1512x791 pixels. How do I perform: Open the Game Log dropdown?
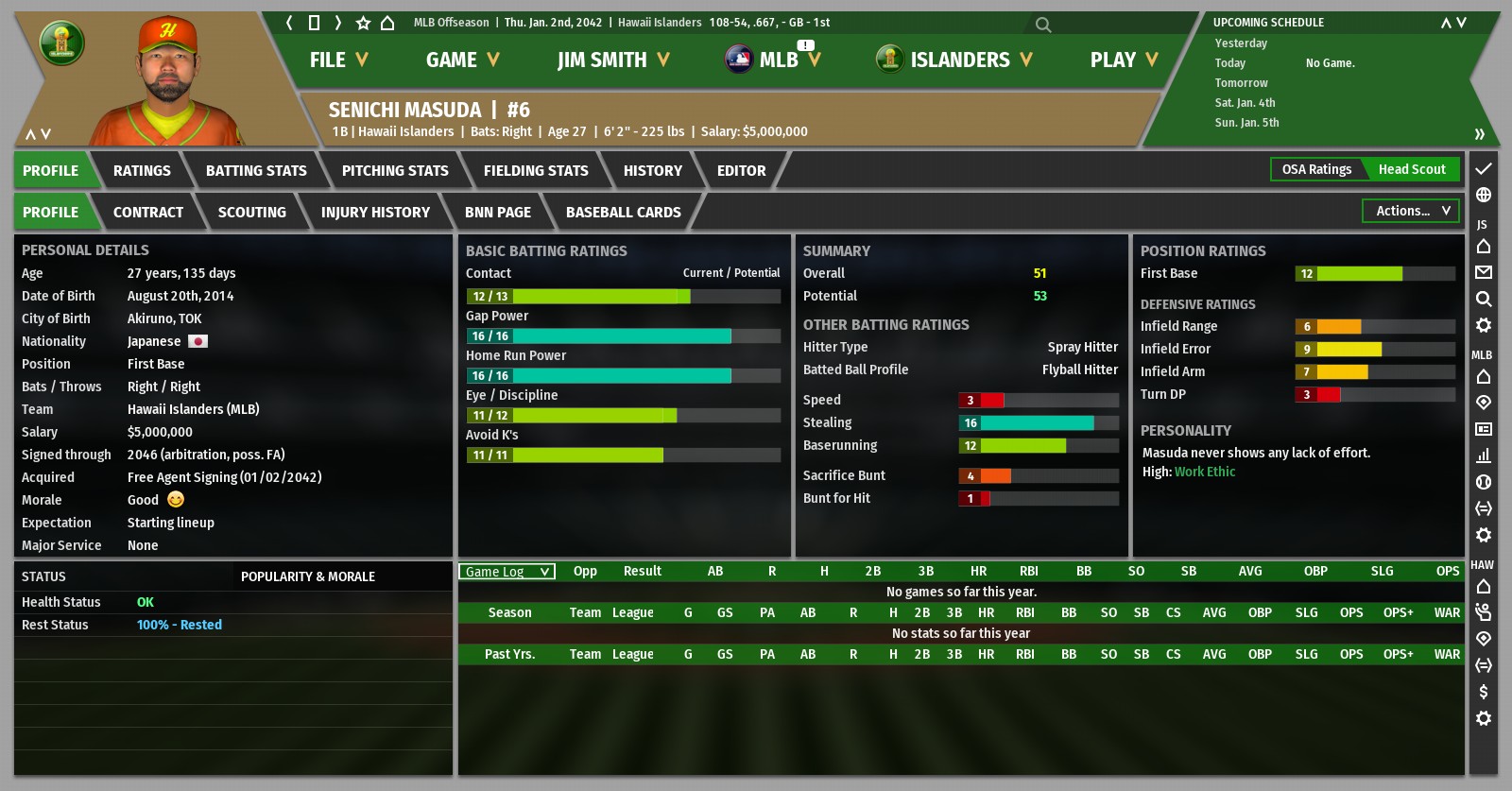(507, 572)
